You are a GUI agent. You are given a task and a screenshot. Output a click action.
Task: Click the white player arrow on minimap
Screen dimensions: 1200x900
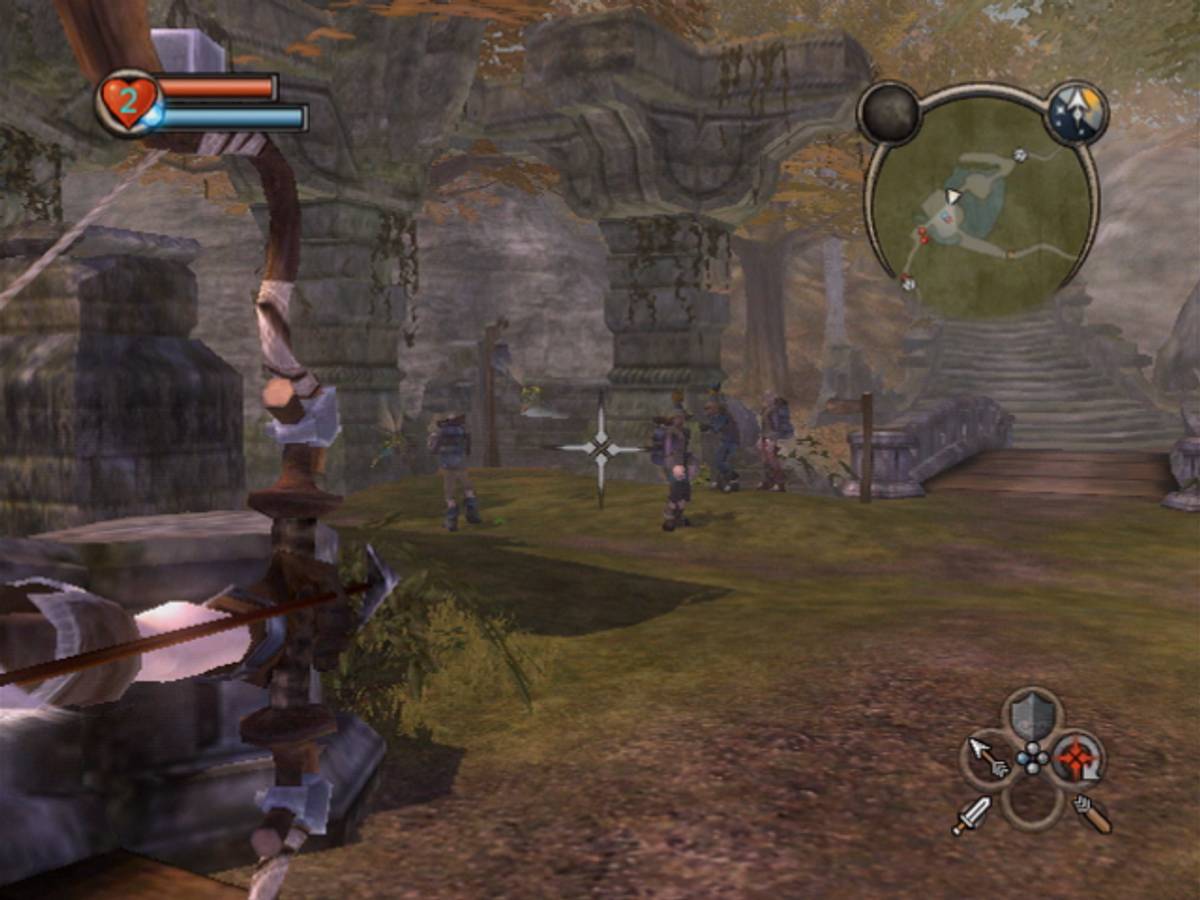953,195
